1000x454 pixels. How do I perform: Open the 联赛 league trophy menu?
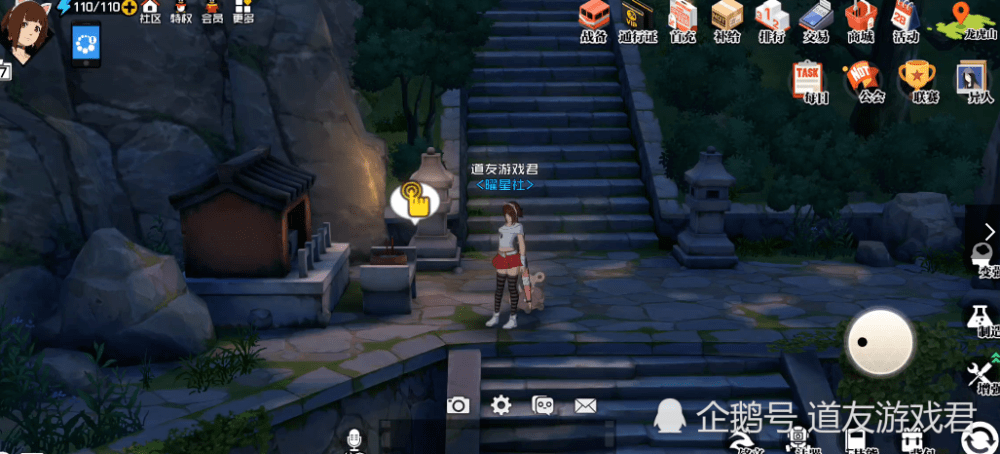[916, 78]
